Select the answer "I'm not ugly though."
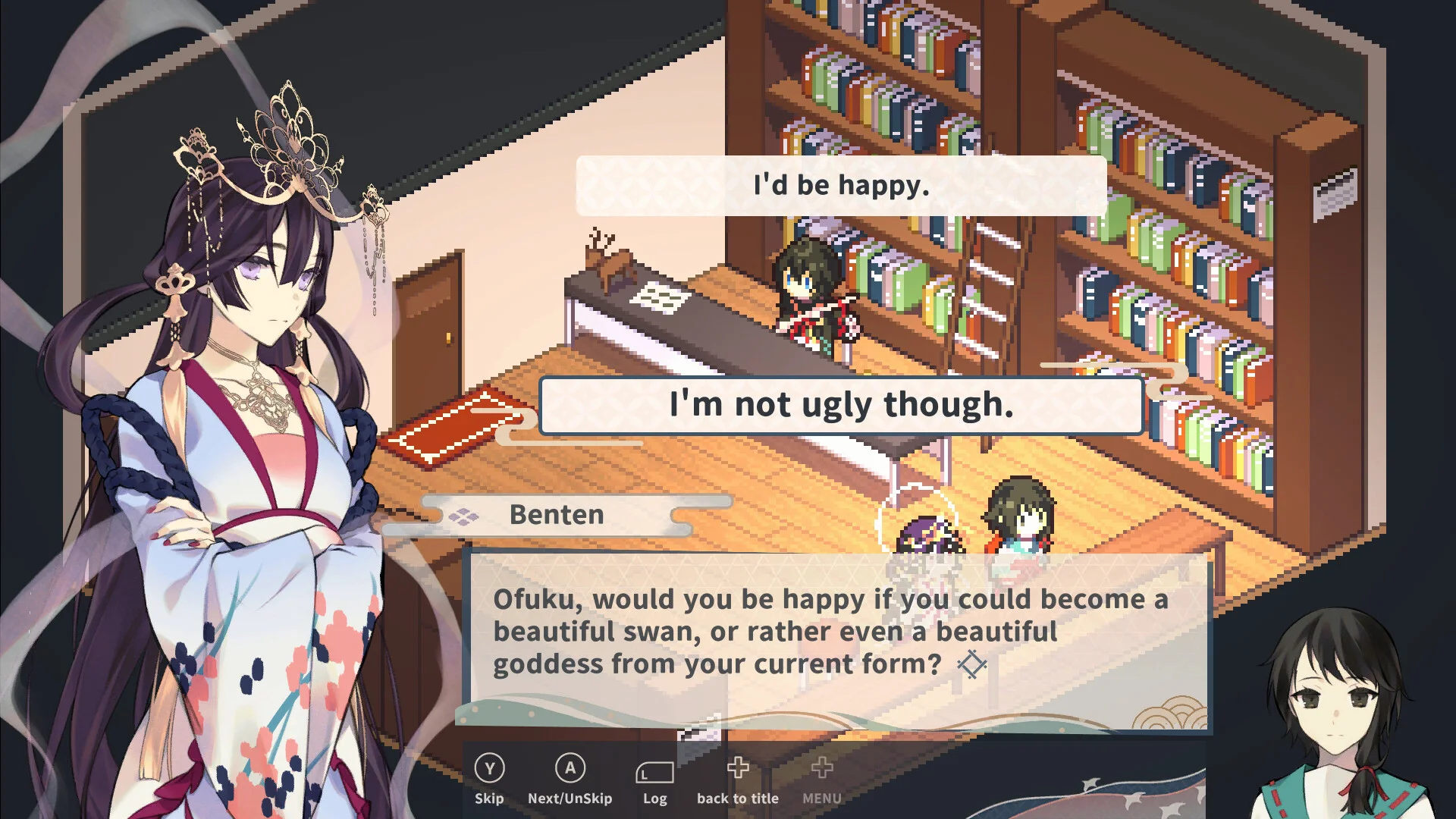This screenshot has height=819, width=1456. [x=841, y=405]
